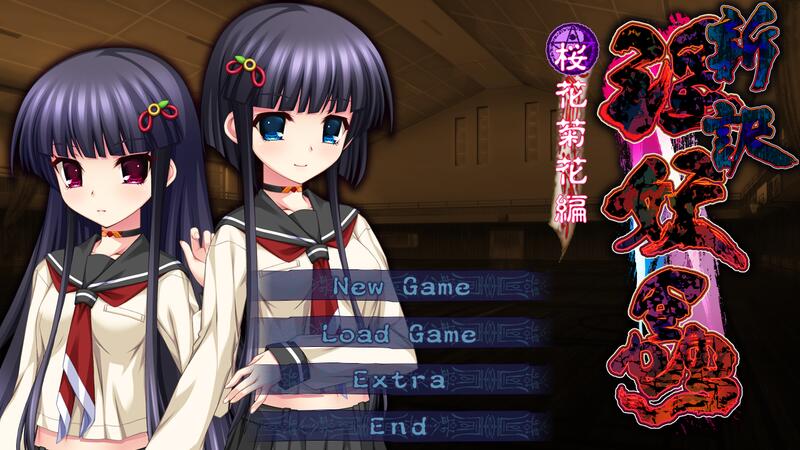Start a New Game
This screenshot has width=800, height=450.
point(401,287)
